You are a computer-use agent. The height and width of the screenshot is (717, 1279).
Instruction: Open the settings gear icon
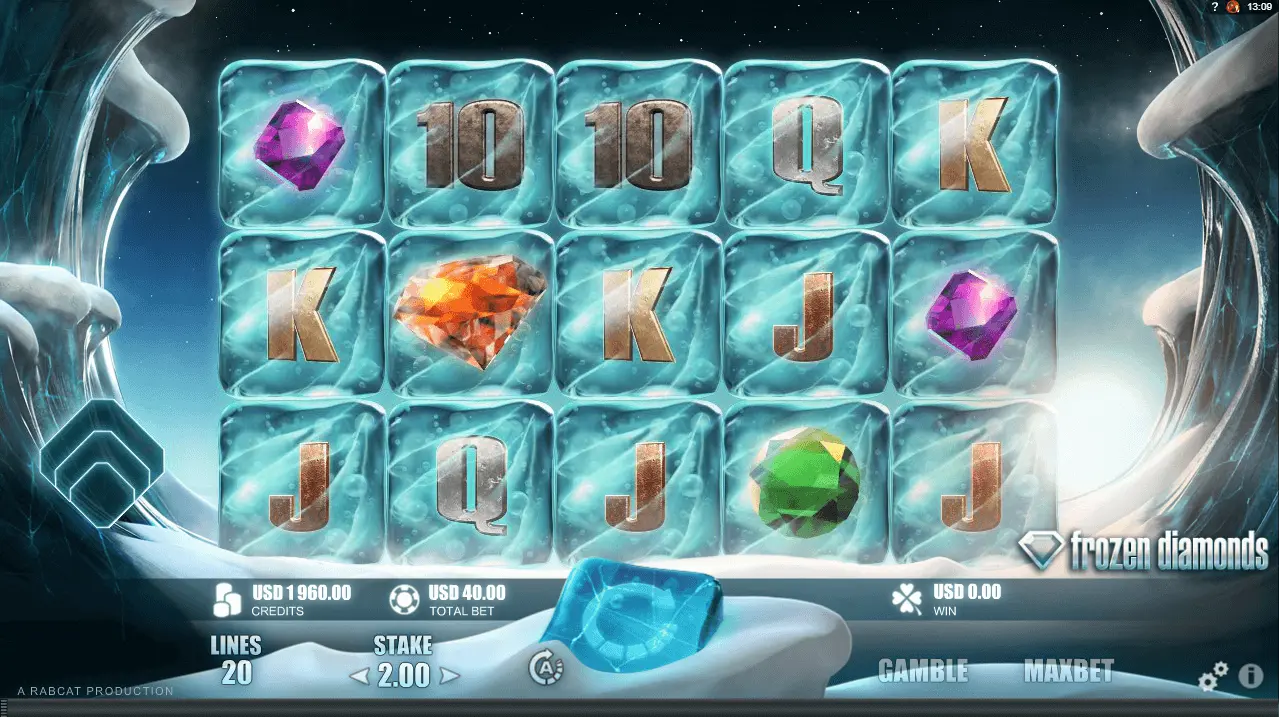point(1213,679)
